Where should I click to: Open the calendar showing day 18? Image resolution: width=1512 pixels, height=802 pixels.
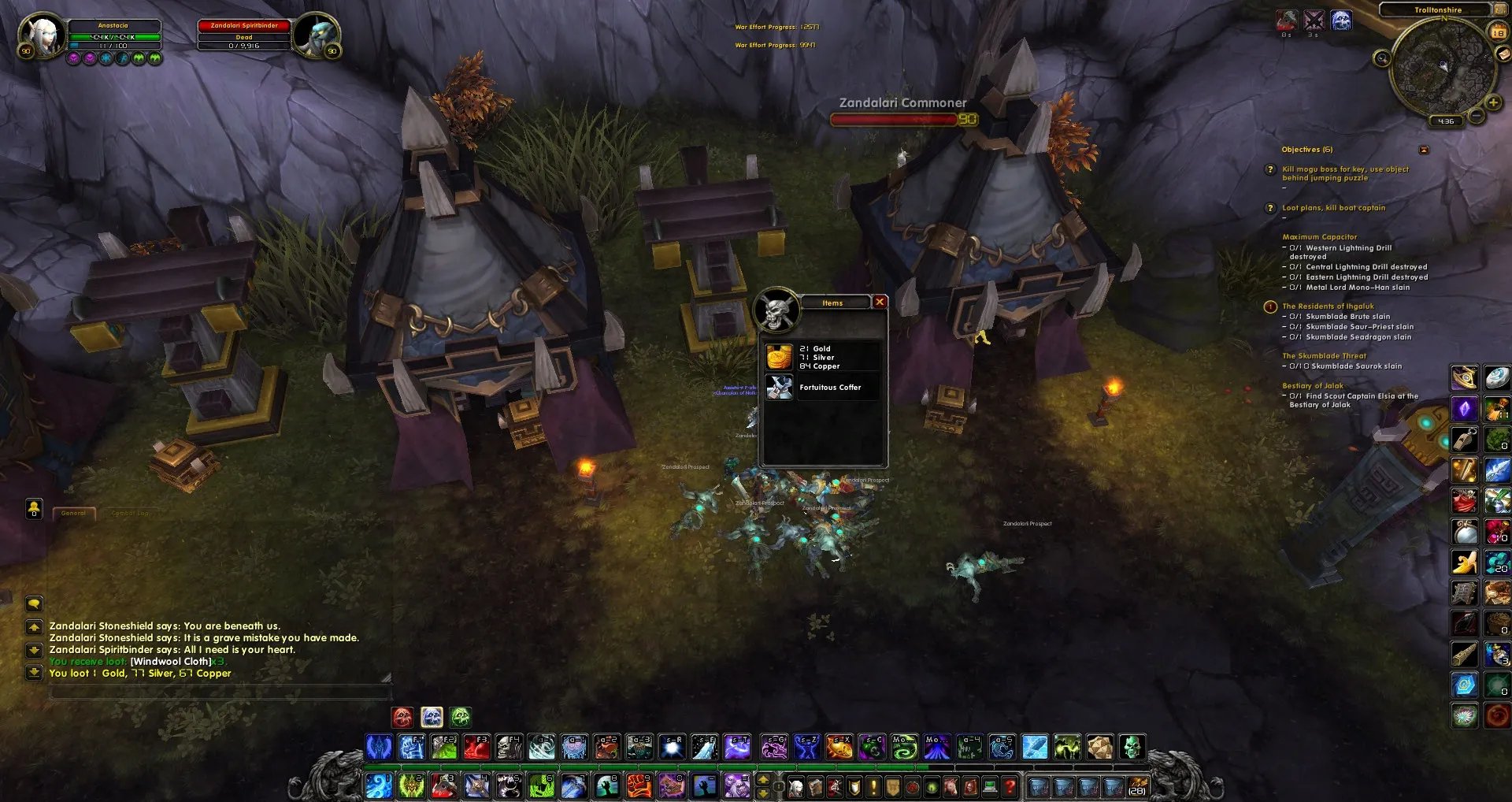click(x=1498, y=32)
